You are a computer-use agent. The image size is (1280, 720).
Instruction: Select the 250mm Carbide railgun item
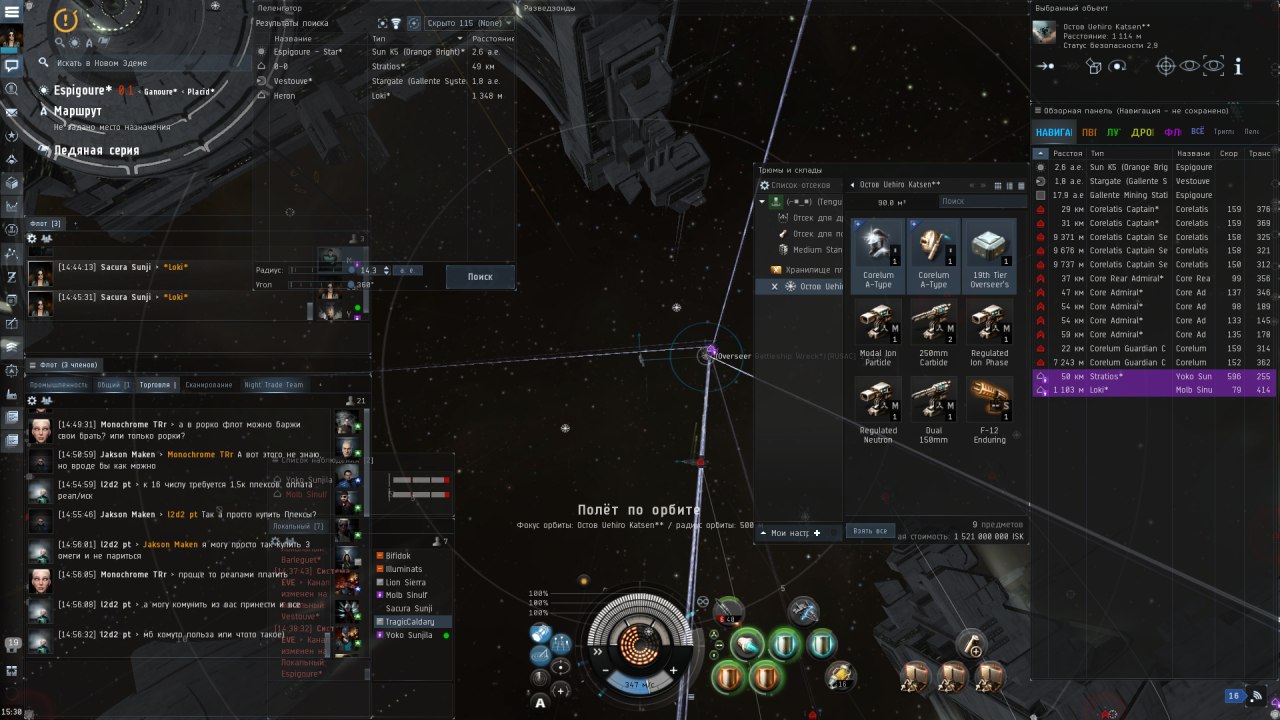coord(933,334)
